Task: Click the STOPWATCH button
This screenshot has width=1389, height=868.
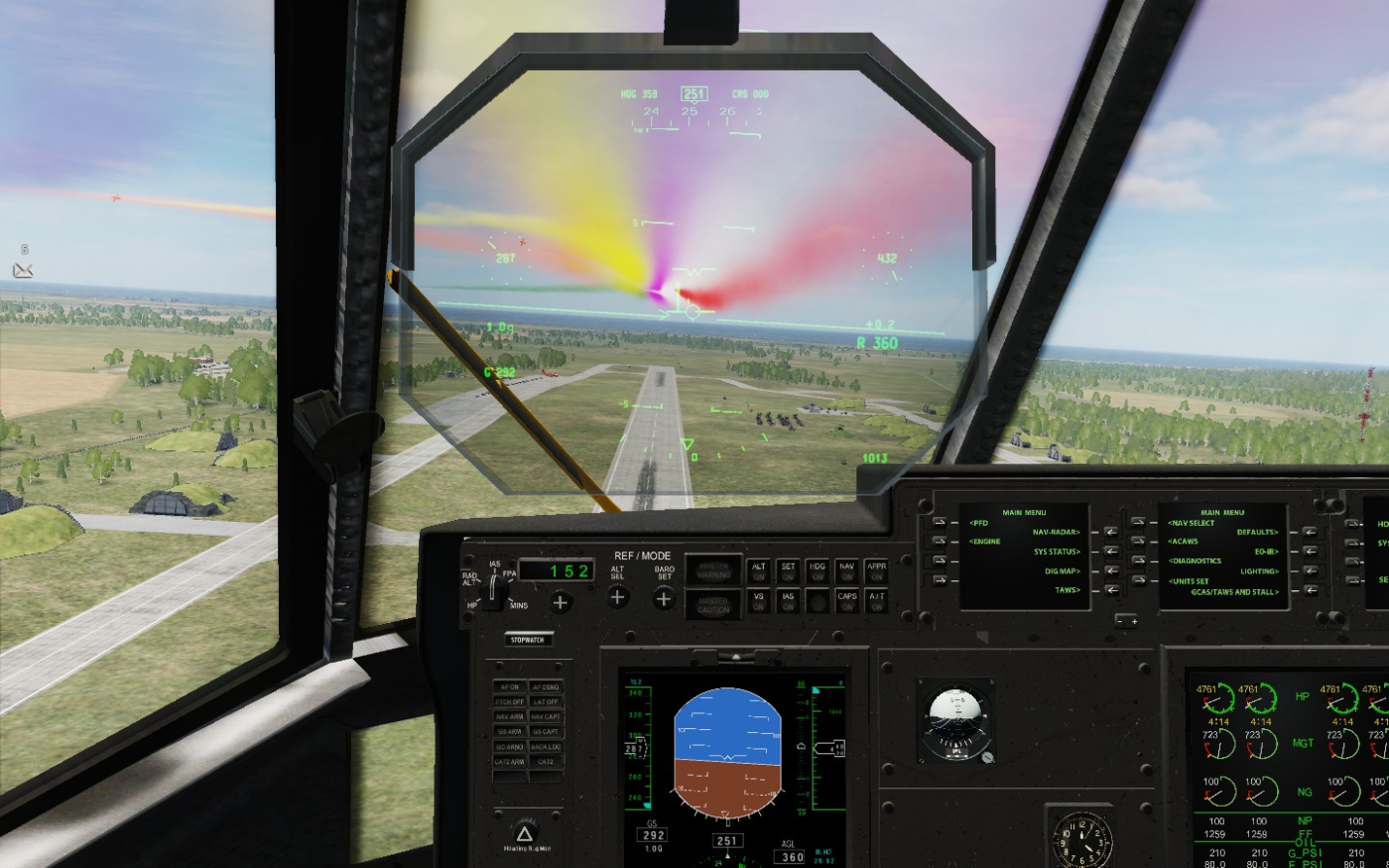Action: point(527,640)
